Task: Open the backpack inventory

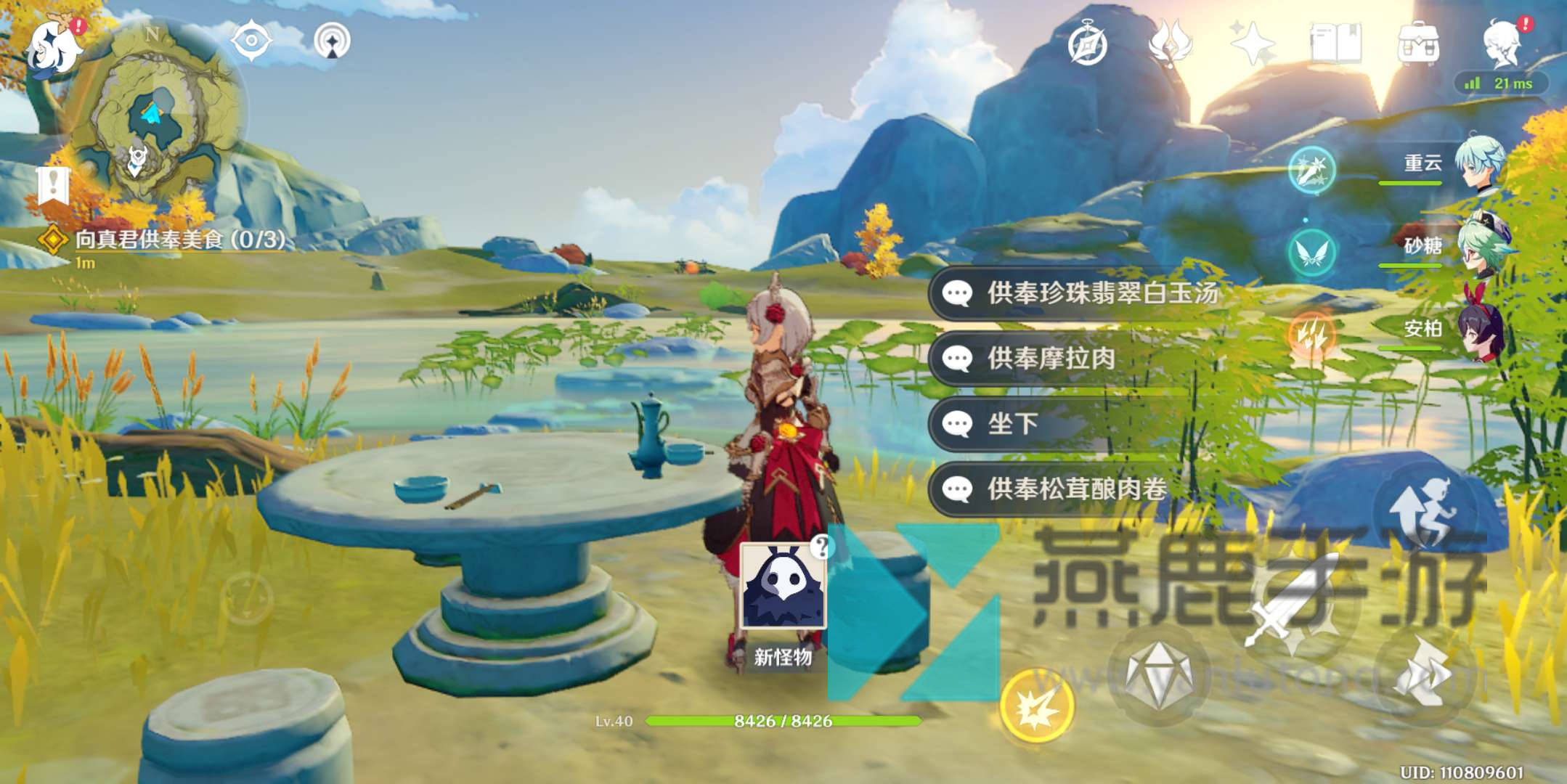Action: pos(1418,44)
